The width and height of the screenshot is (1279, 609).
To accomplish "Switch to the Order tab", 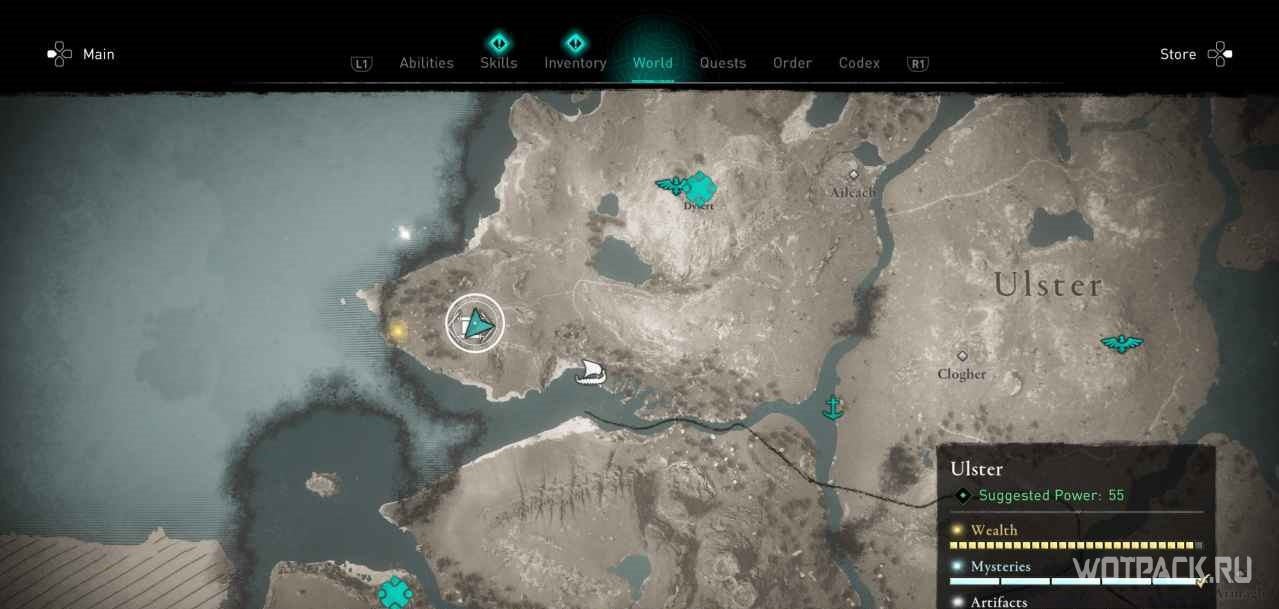I will (792, 63).
